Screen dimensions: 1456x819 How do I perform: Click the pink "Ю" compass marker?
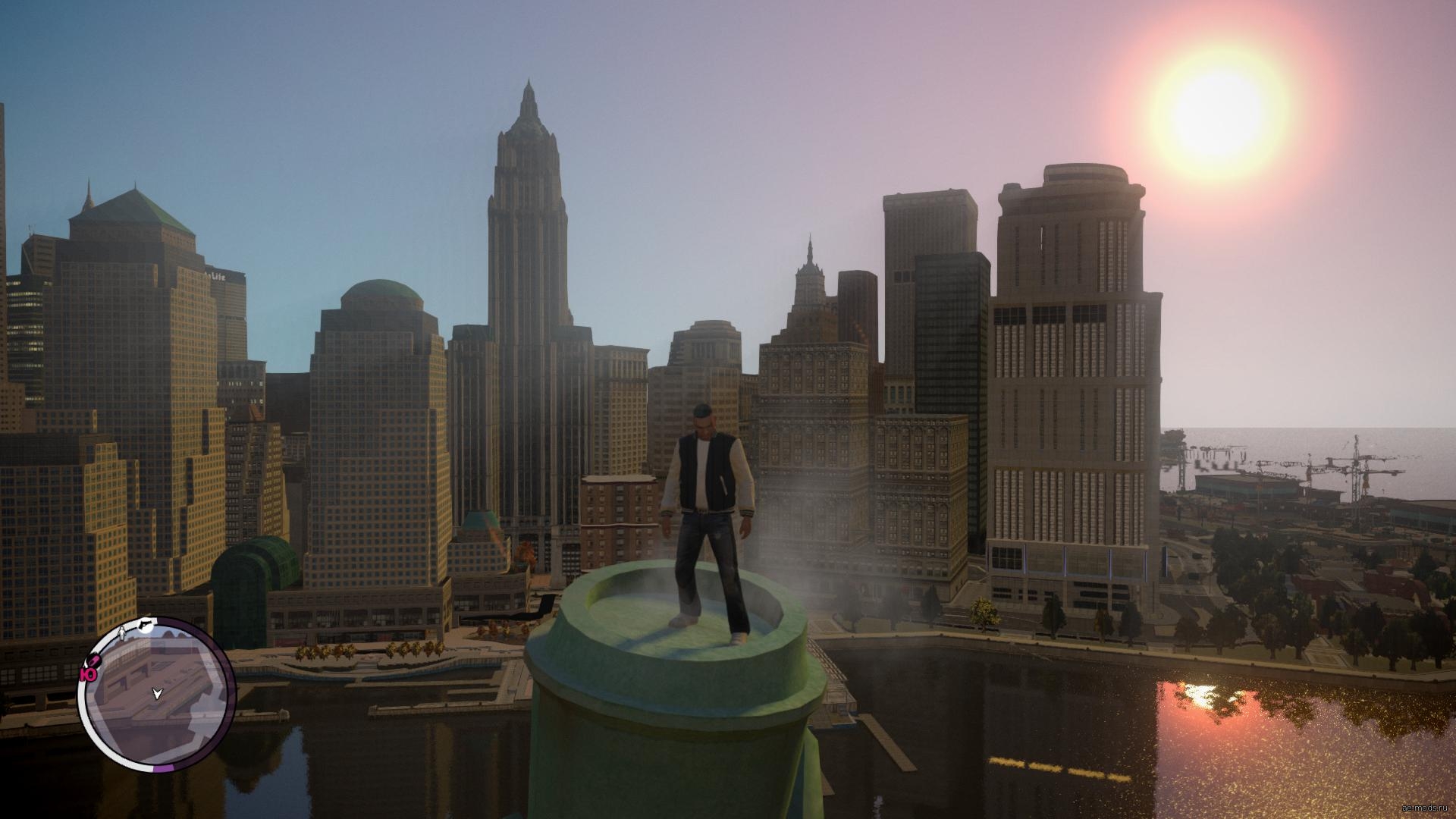[88, 674]
